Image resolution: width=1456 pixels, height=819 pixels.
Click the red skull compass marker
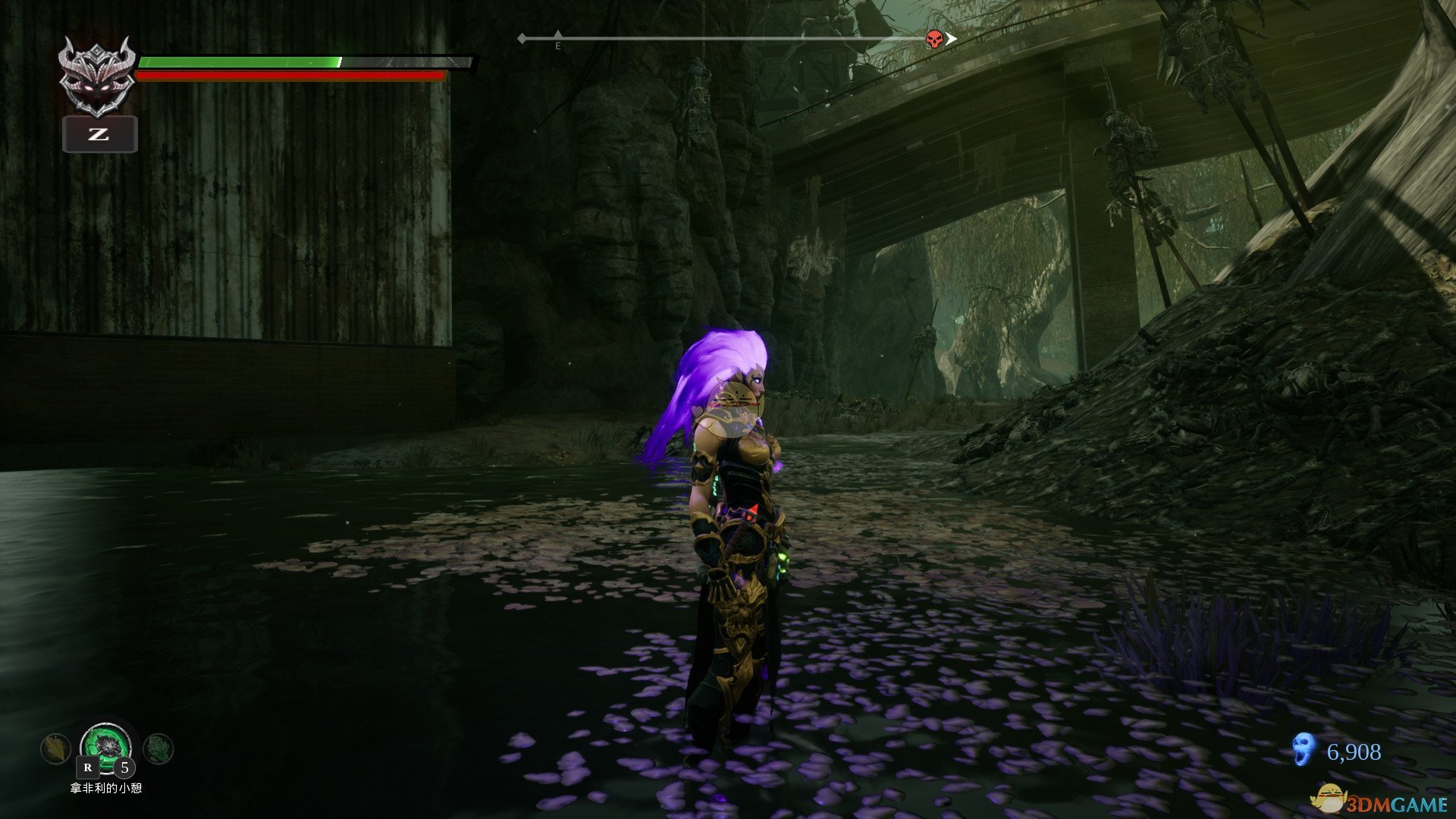[934, 39]
